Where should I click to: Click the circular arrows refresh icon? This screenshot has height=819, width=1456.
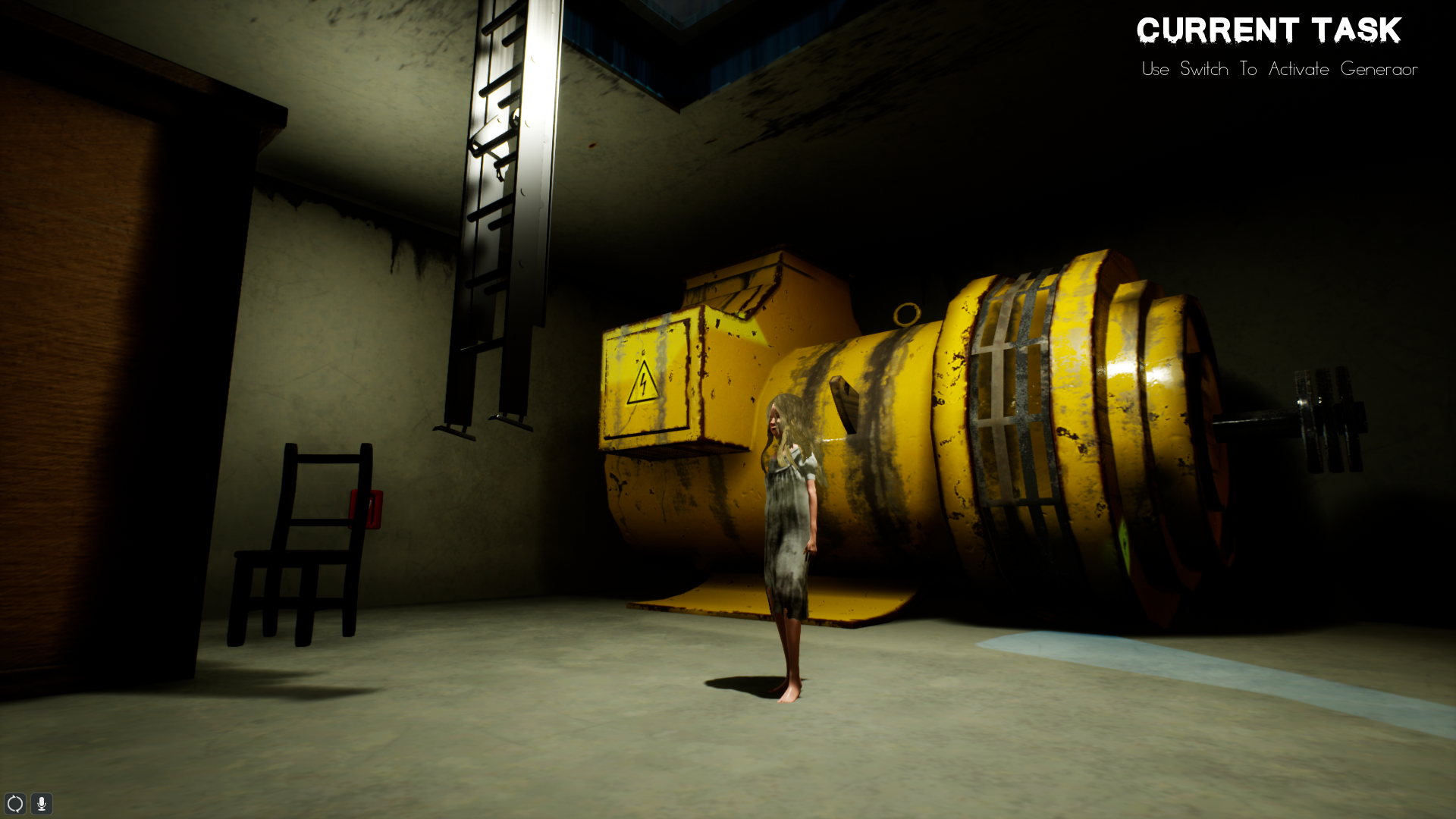coord(15,804)
